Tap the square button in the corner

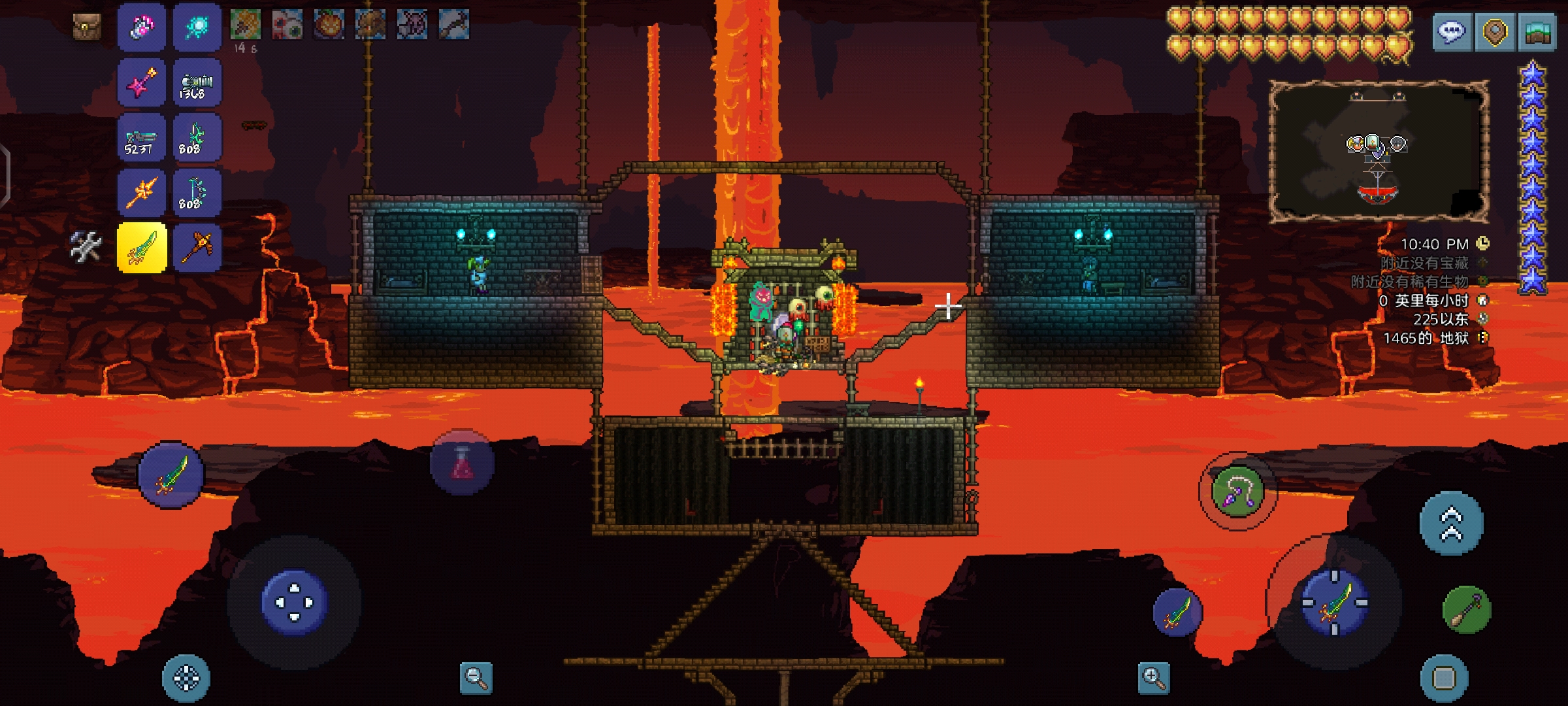point(1444,679)
